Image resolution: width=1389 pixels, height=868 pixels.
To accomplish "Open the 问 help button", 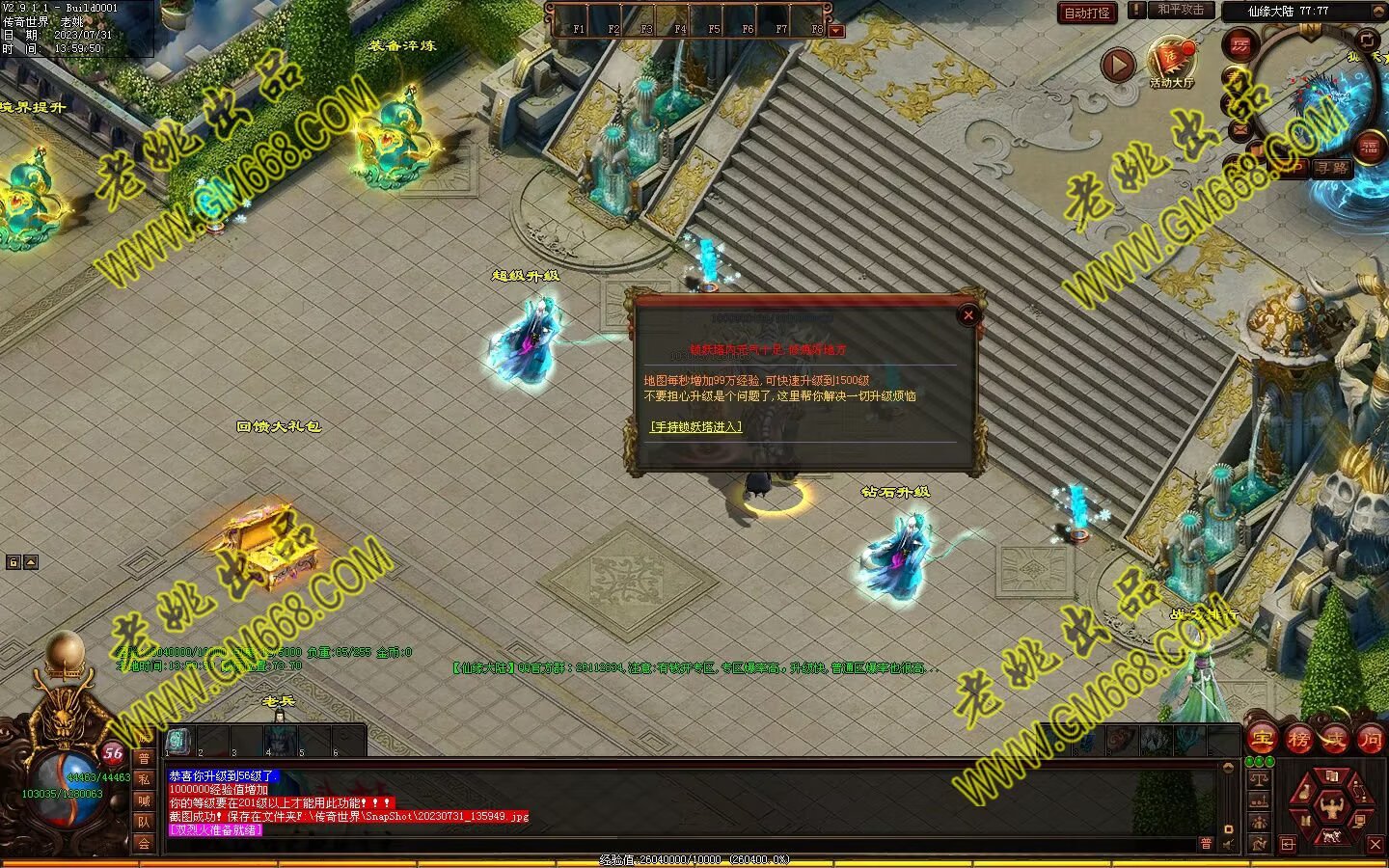I will 1370,740.
